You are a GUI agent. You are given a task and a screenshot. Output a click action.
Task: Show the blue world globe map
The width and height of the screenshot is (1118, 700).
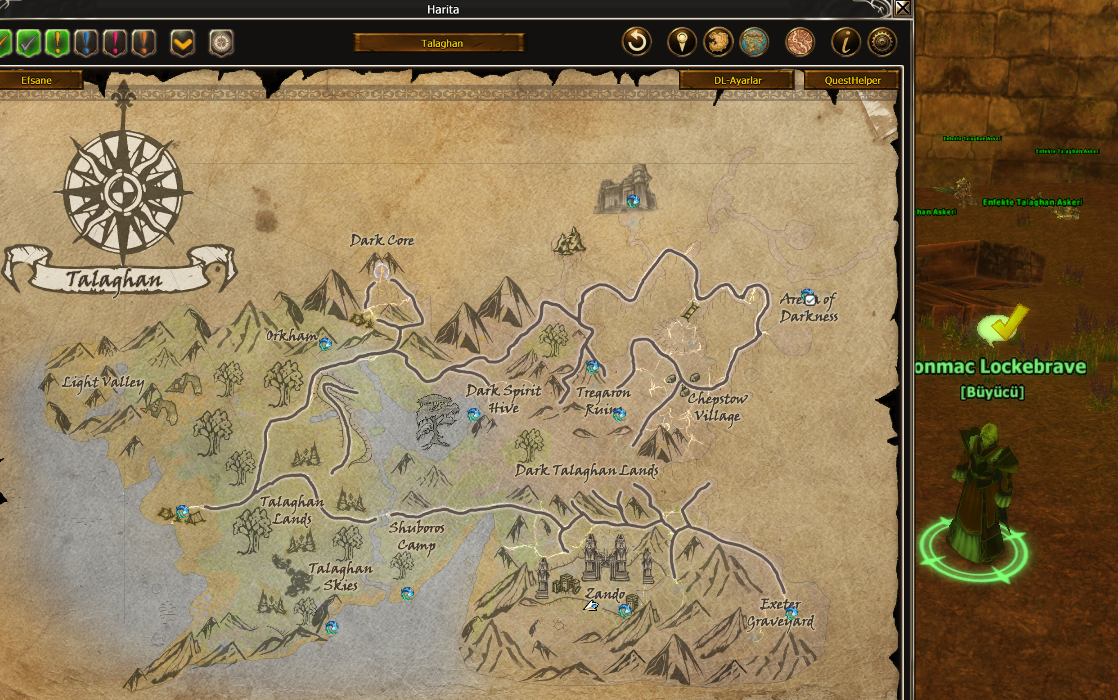753,42
